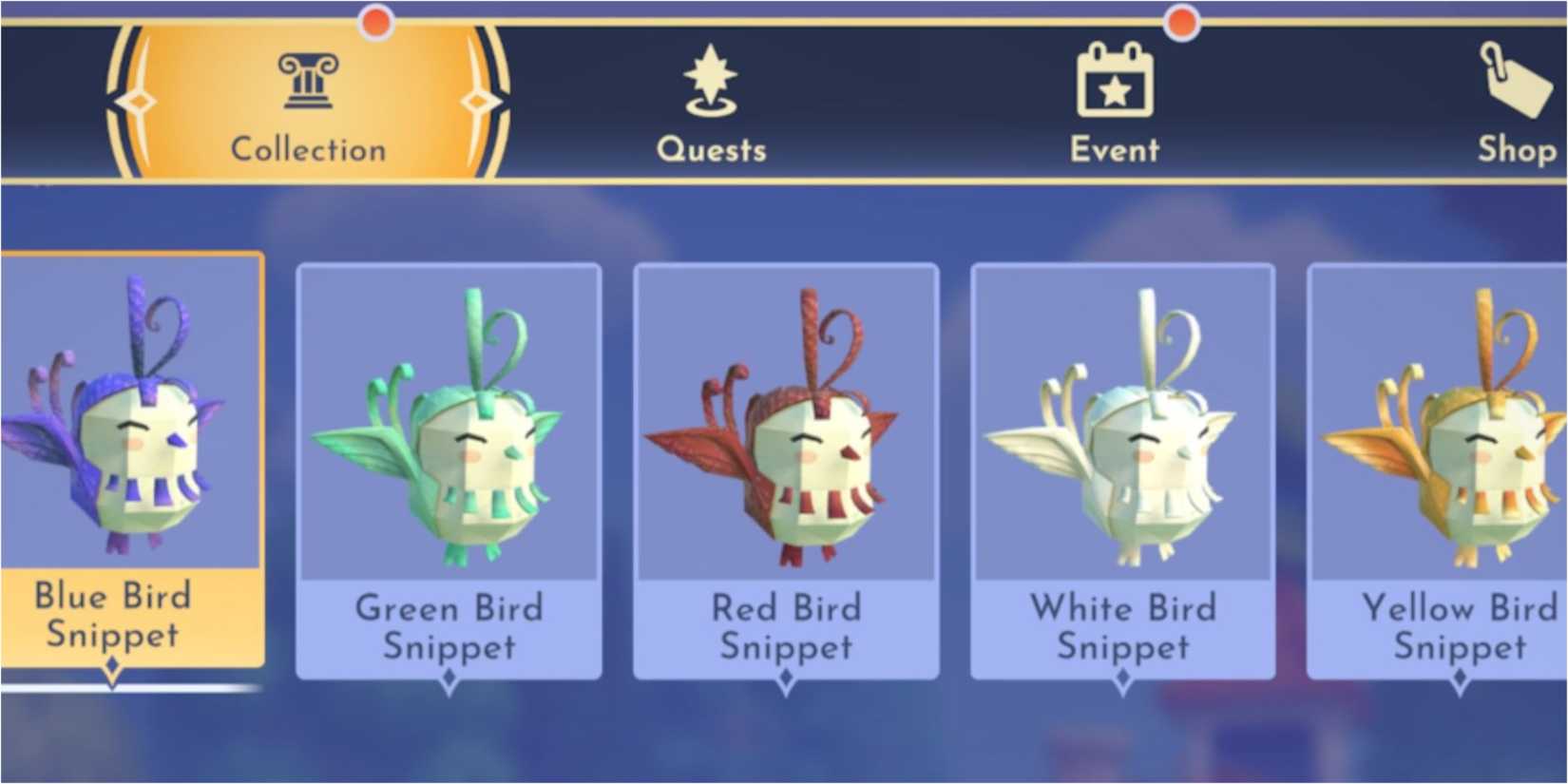Switch to the Quests tab
Screen dimensions: 1568x784
(711, 149)
